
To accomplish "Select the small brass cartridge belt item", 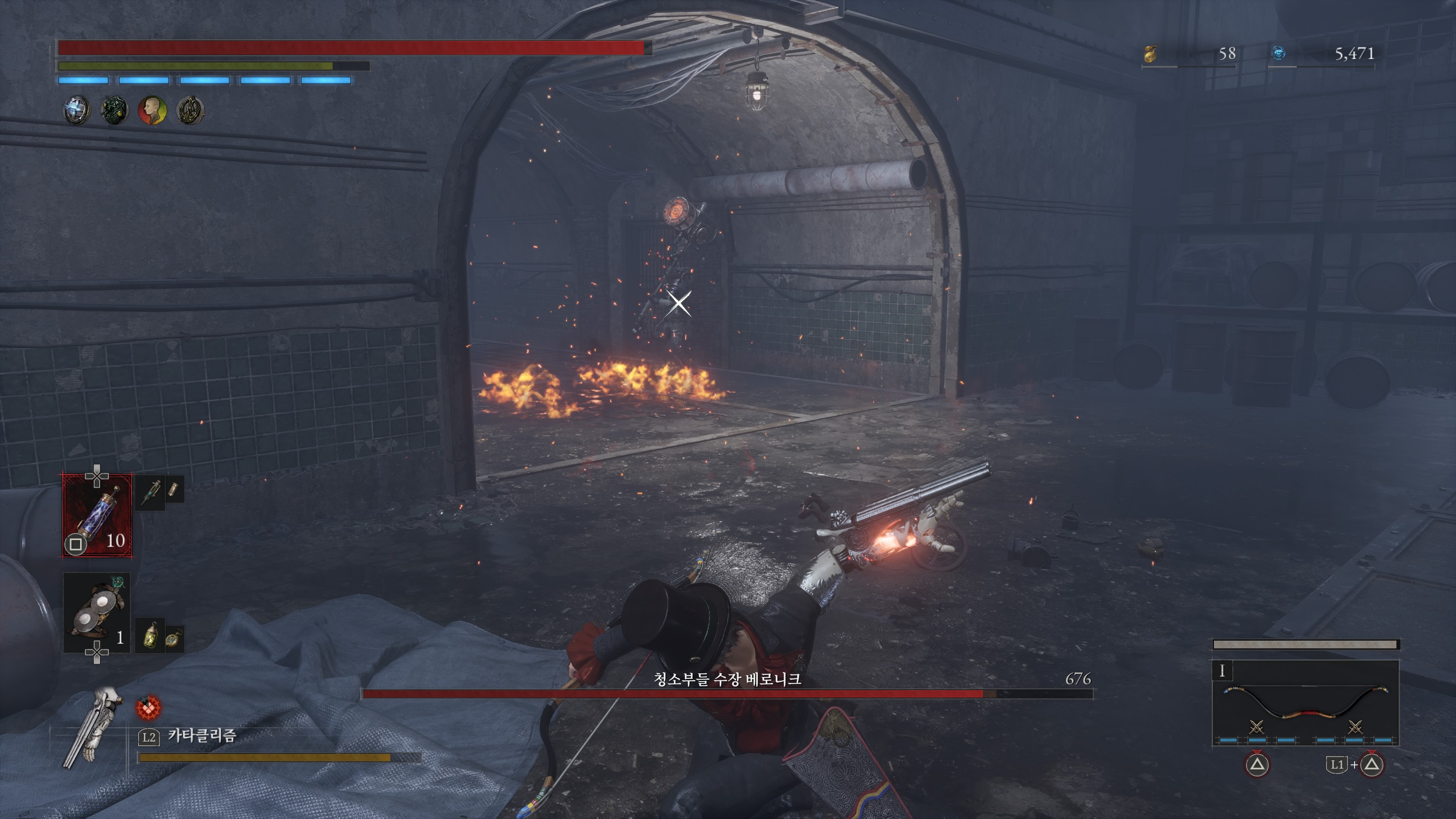I will tap(174, 489).
